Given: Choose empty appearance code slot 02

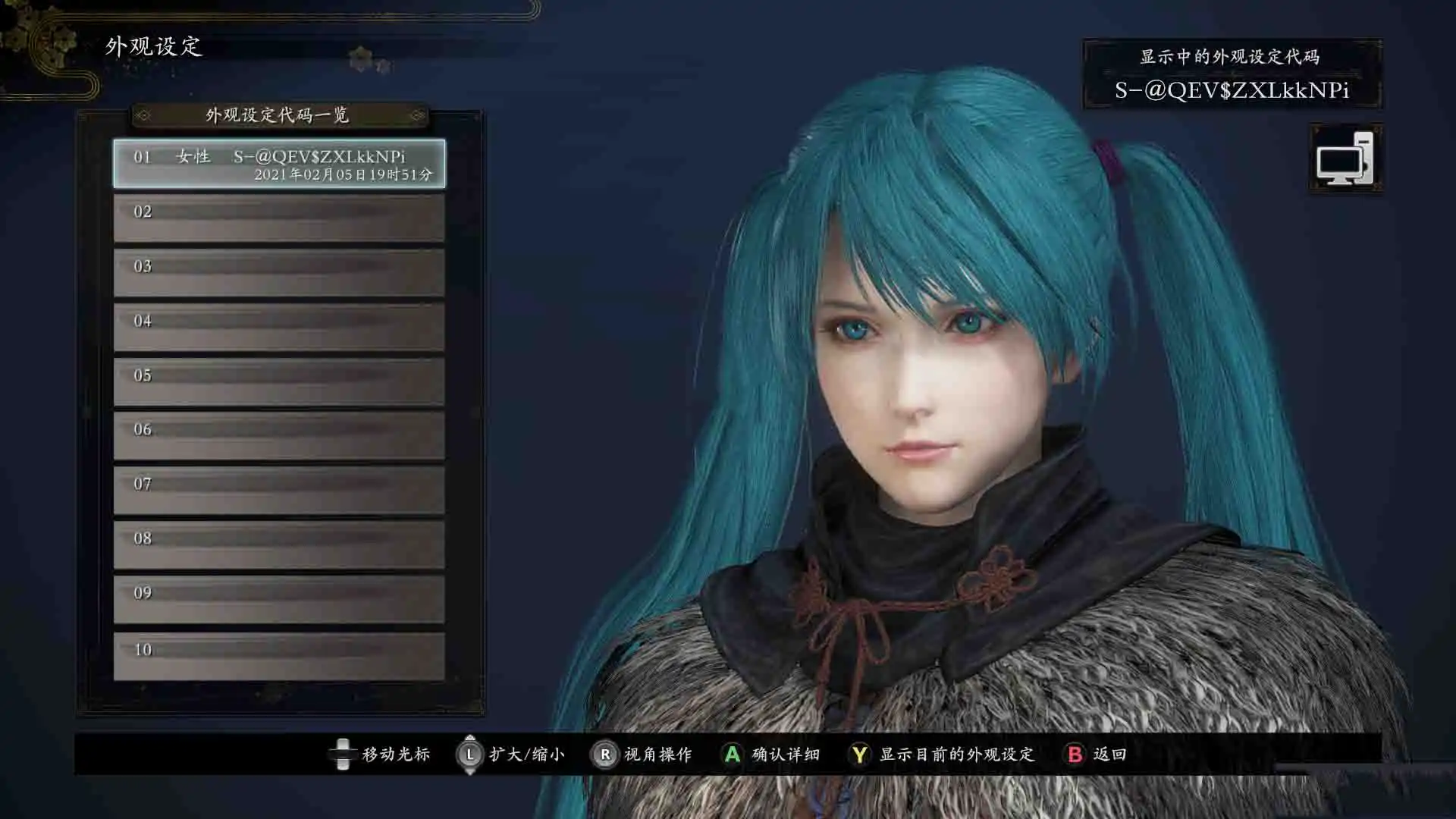Looking at the screenshot, I should (279, 218).
